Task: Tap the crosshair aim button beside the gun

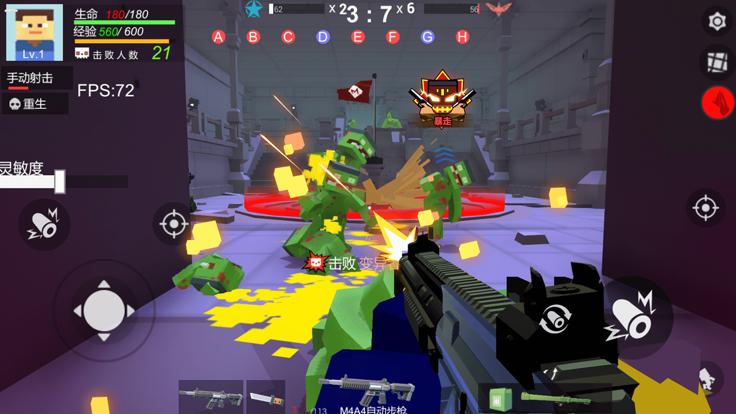Action: point(705,208)
